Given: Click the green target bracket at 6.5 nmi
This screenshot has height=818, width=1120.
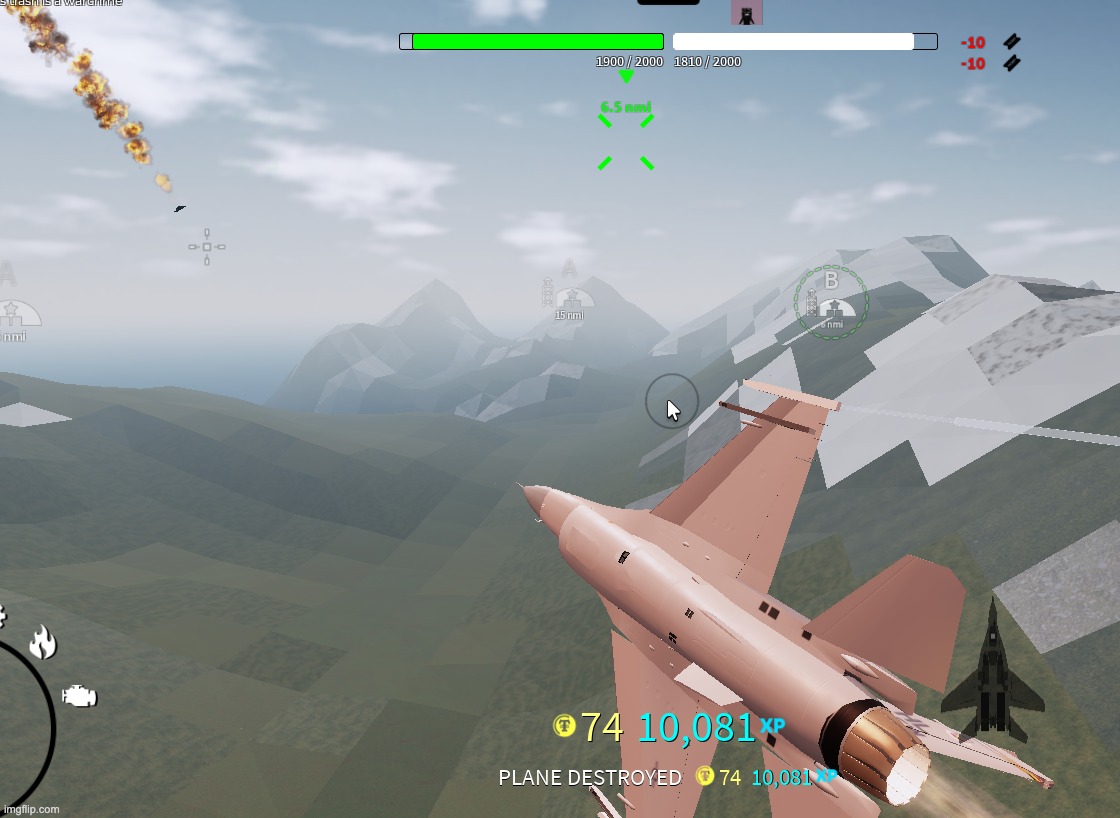Looking at the screenshot, I should point(626,142).
